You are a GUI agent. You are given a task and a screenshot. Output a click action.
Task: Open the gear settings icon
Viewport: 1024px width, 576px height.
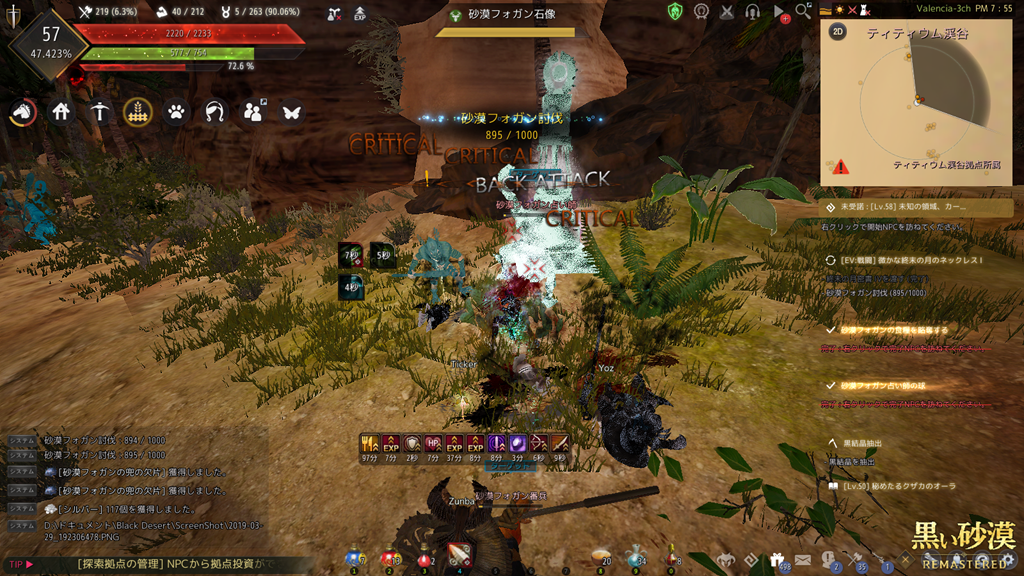click(1008, 560)
